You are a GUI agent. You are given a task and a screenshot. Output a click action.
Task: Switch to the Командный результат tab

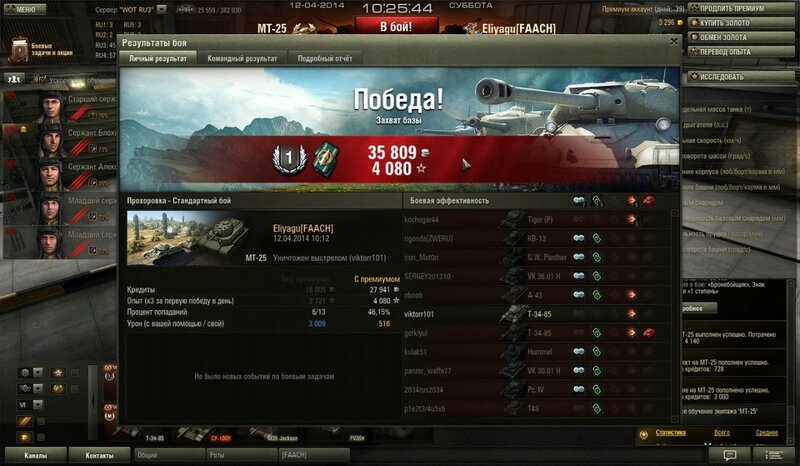[x=241, y=59]
